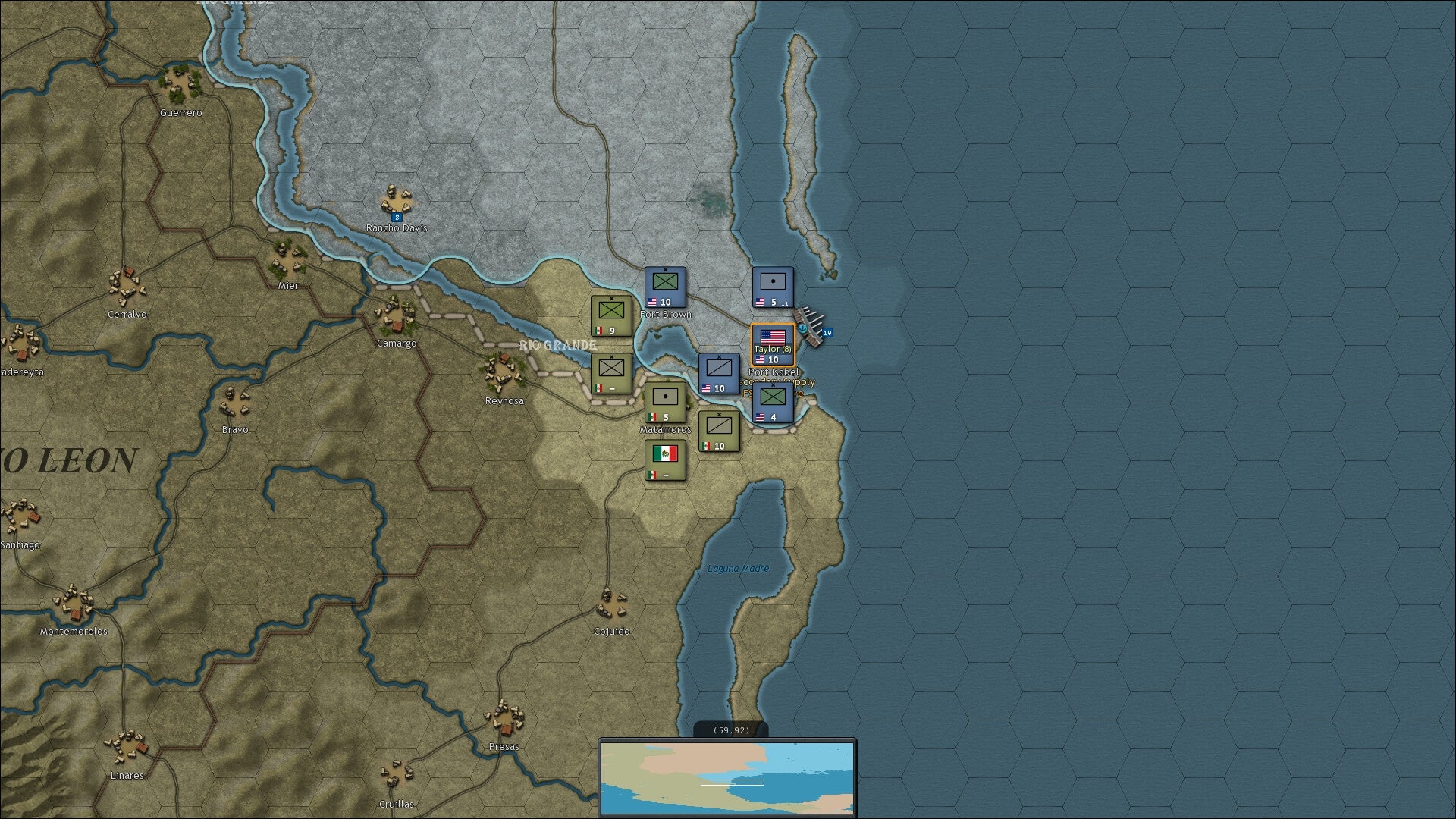Select the US cavalry unit on the Rio Grande
The width and height of the screenshot is (1456, 819).
[719, 374]
